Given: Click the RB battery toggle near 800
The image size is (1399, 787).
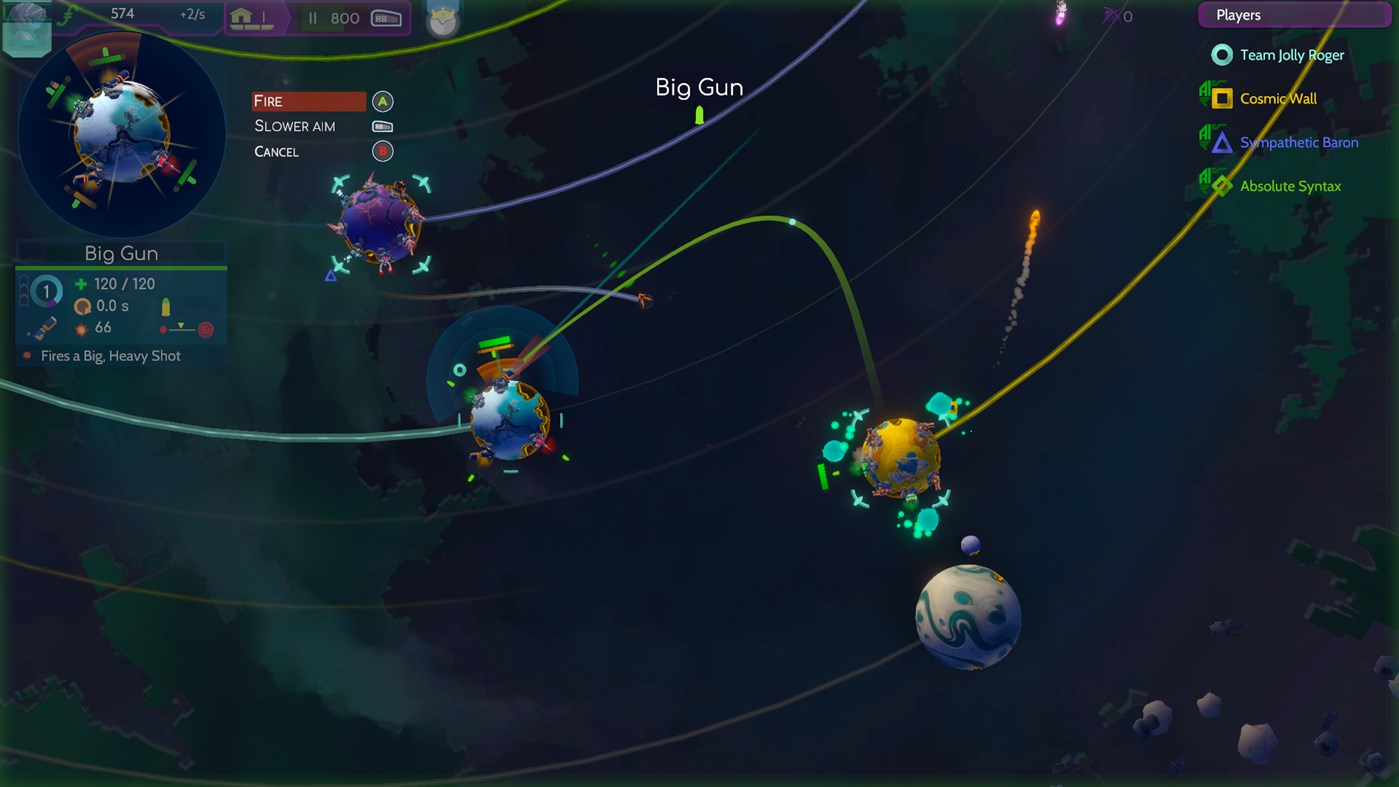Looking at the screenshot, I should coord(387,18).
